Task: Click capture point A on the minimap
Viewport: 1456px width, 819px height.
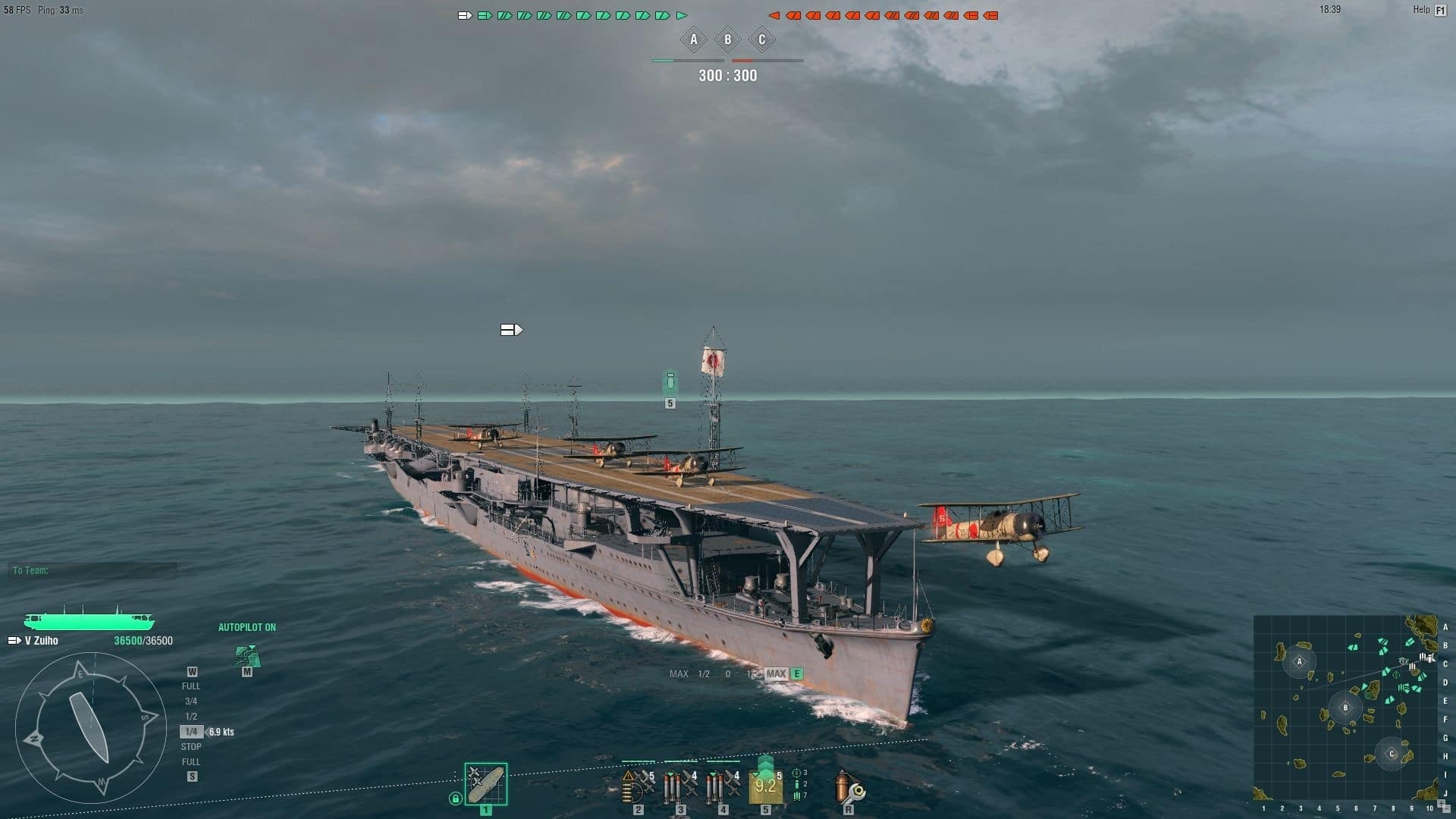Action: [x=1299, y=661]
